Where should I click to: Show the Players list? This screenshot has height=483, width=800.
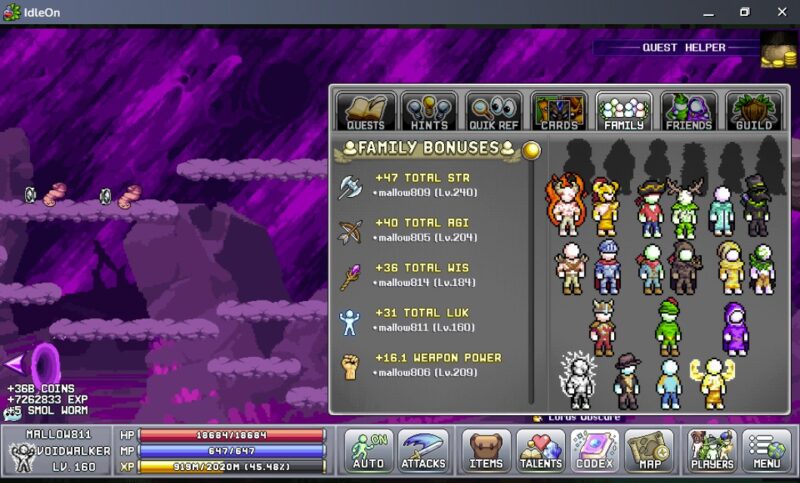click(x=713, y=451)
